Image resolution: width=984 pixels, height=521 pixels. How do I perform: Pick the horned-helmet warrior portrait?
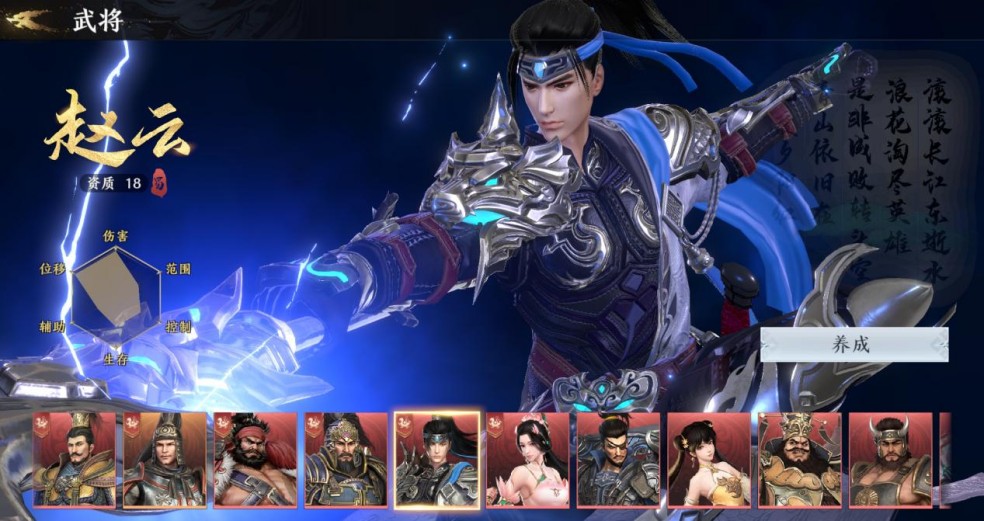click(890, 460)
